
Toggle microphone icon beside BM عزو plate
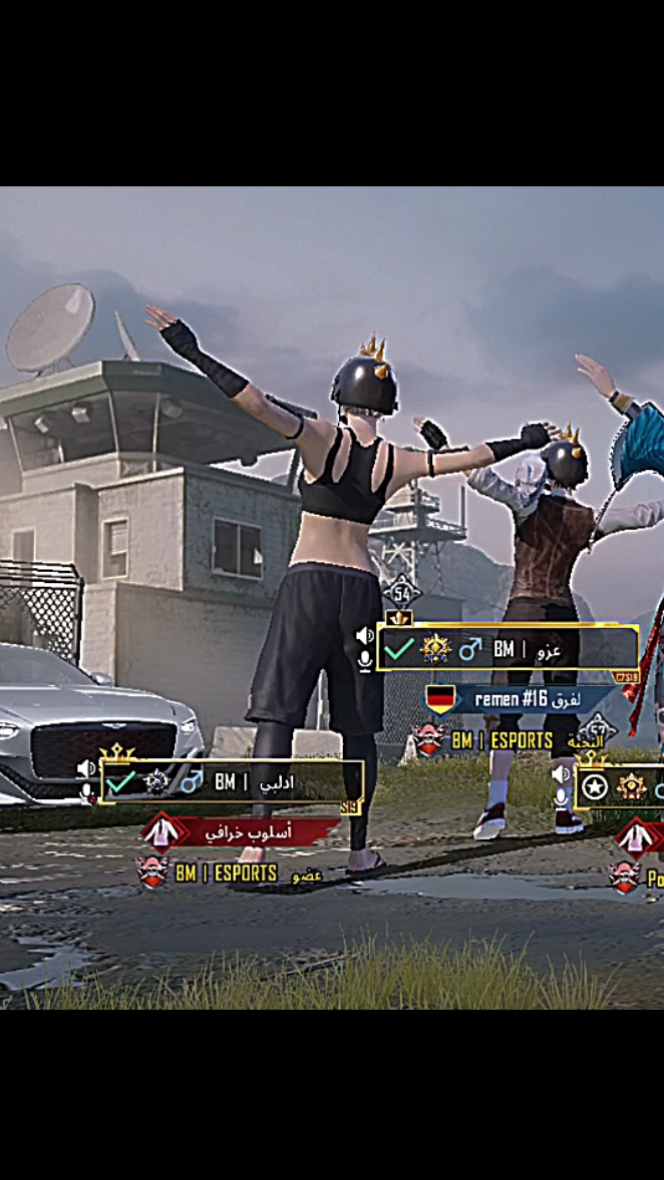[x=365, y=659]
